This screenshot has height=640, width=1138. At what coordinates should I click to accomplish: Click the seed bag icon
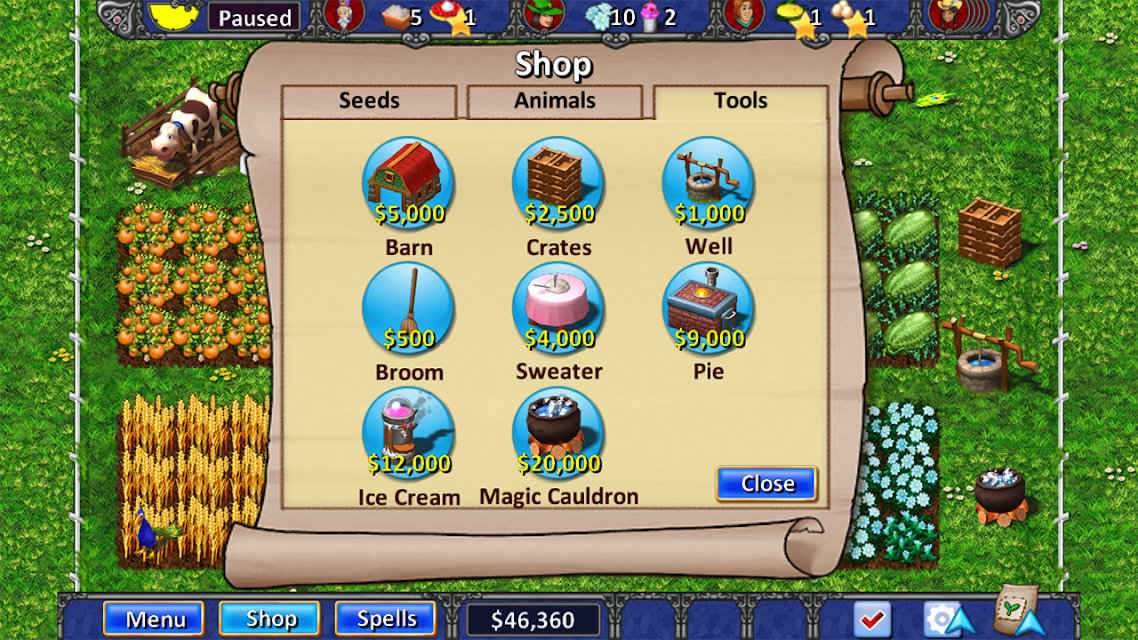[1019, 612]
